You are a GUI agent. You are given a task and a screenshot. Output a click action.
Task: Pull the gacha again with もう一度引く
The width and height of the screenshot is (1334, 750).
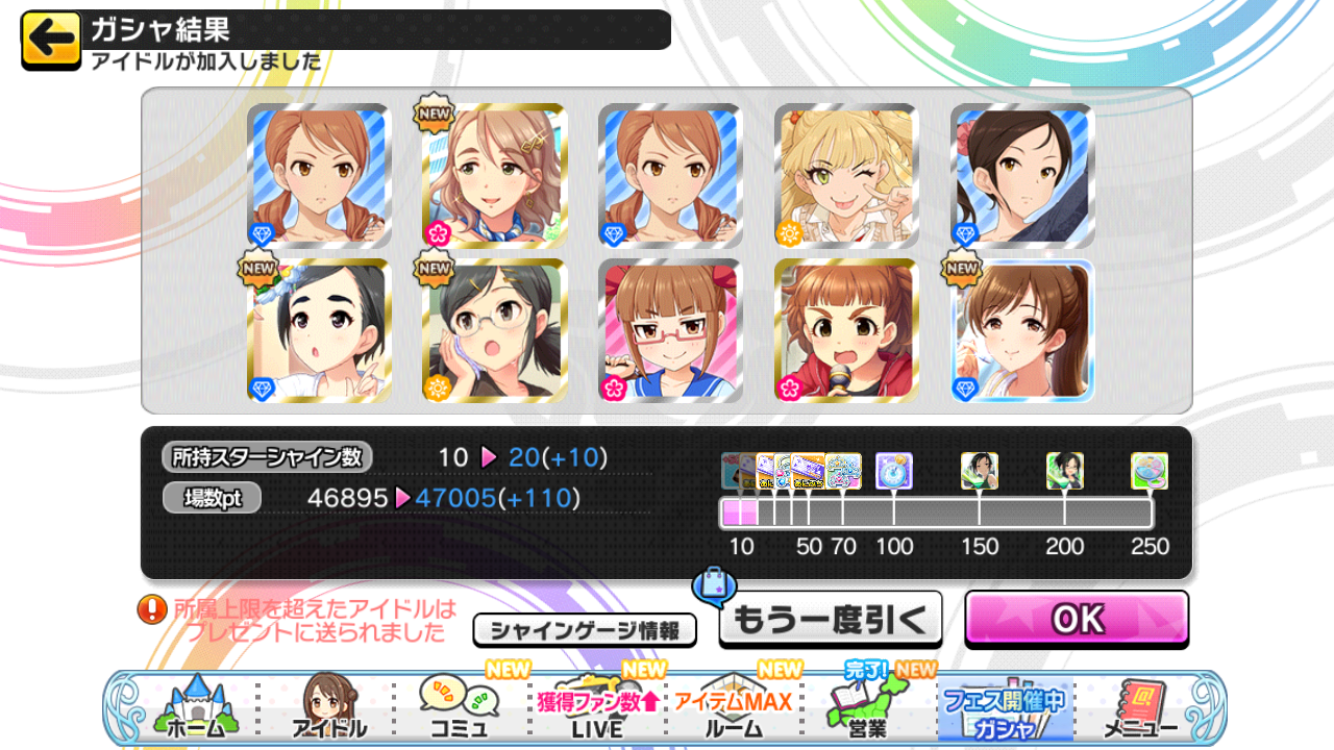(x=830, y=620)
